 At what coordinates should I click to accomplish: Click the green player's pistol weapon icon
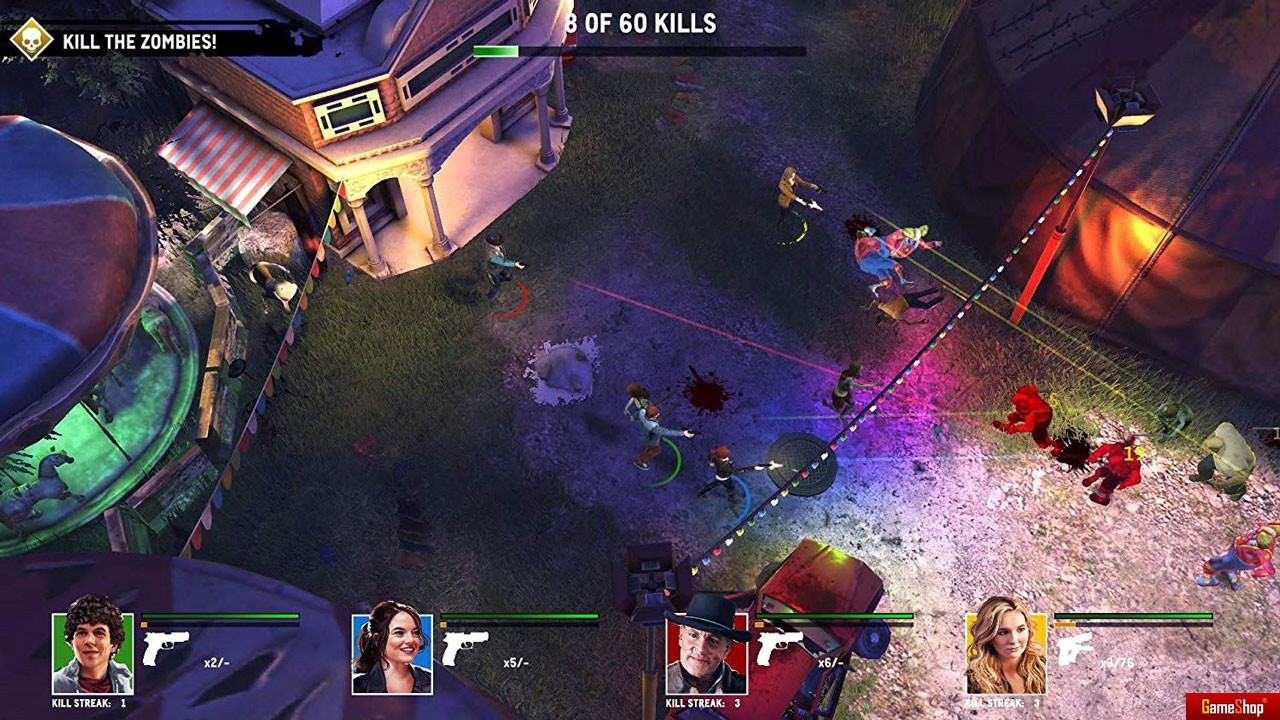click(165, 648)
